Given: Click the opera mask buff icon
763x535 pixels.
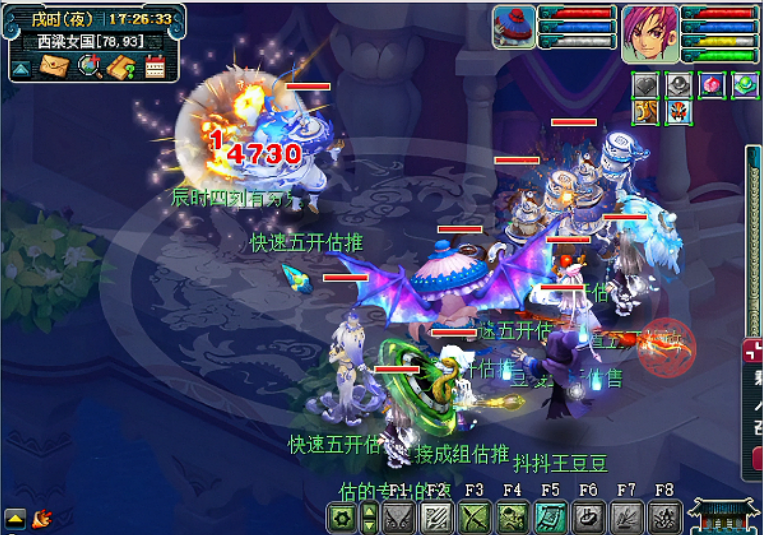Looking at the screenshot, I should pos(679,112).
